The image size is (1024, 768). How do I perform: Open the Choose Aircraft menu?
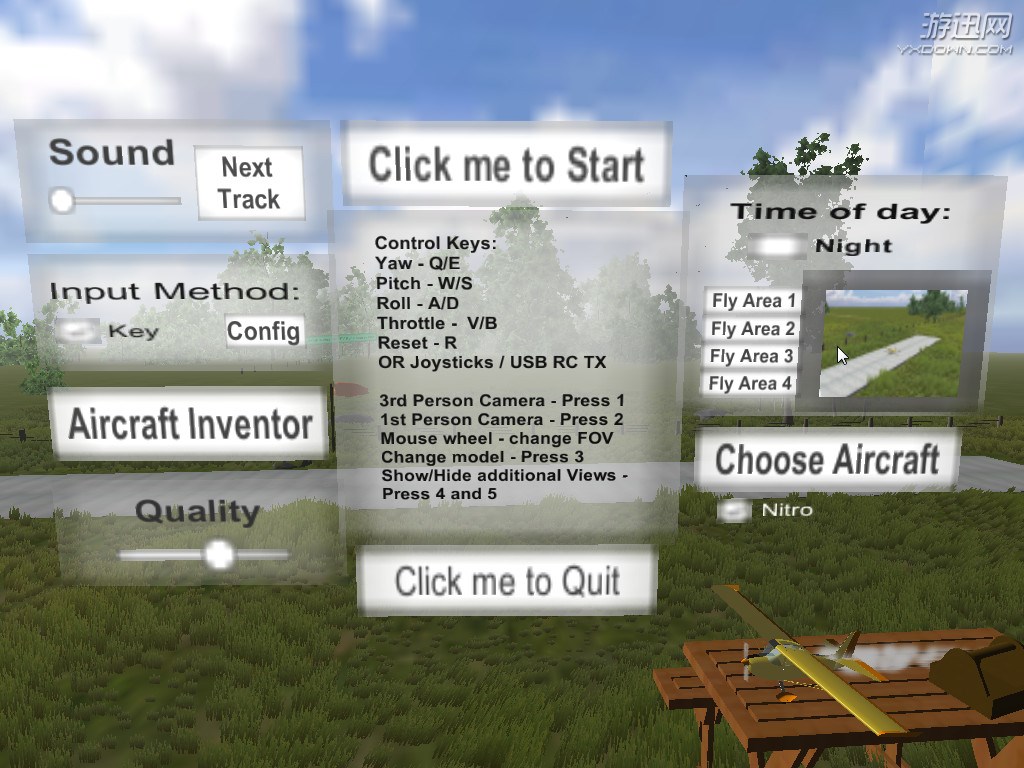click(x=827, y=461)
